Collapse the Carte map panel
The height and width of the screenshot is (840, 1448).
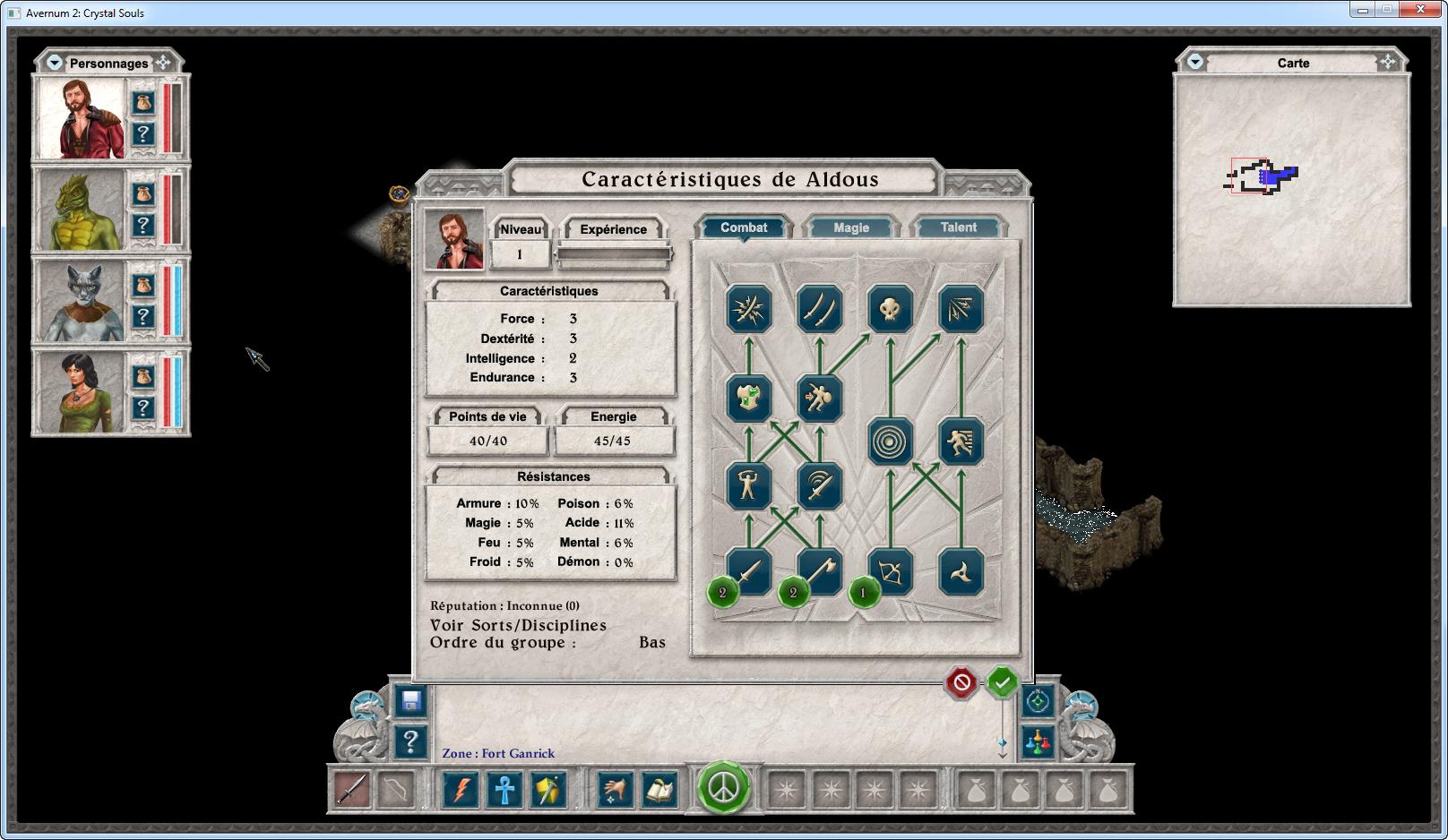click(1194, 62)
